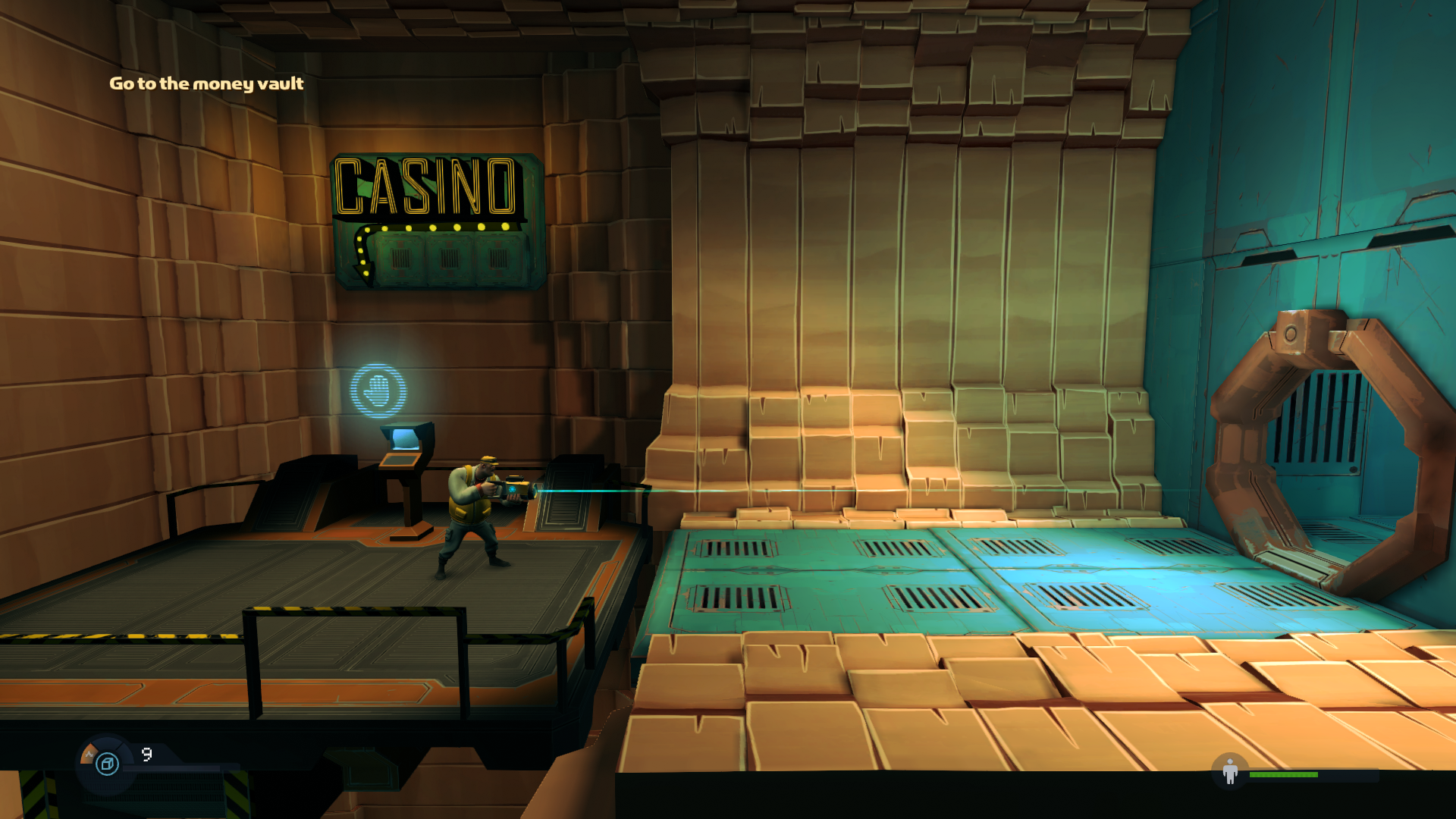Click the player figure icon beside the health bar
Screen dimensions: 1456x819
tap(1230, 772)
